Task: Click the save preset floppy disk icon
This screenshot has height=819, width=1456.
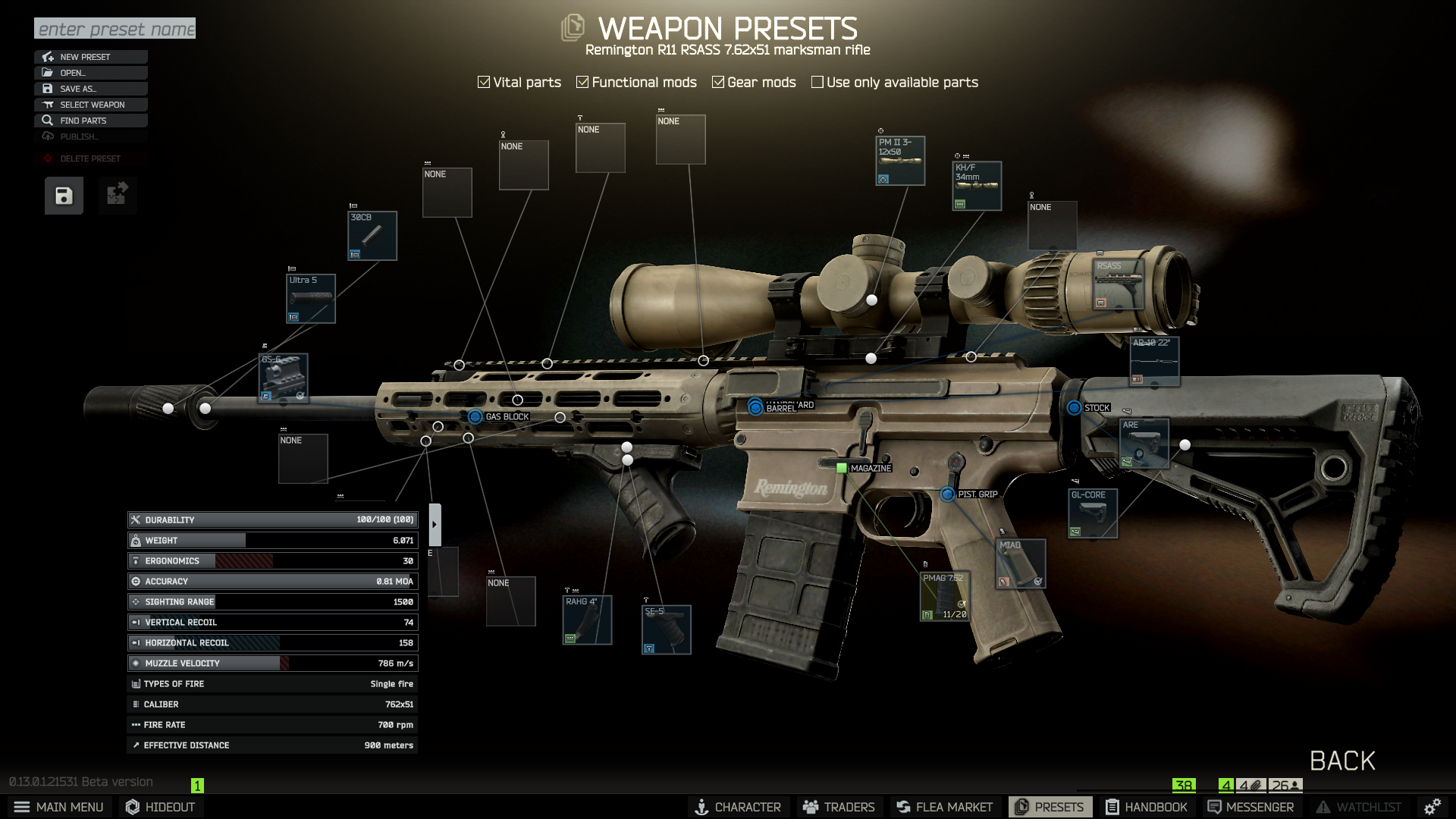Action: pos(63,195)
